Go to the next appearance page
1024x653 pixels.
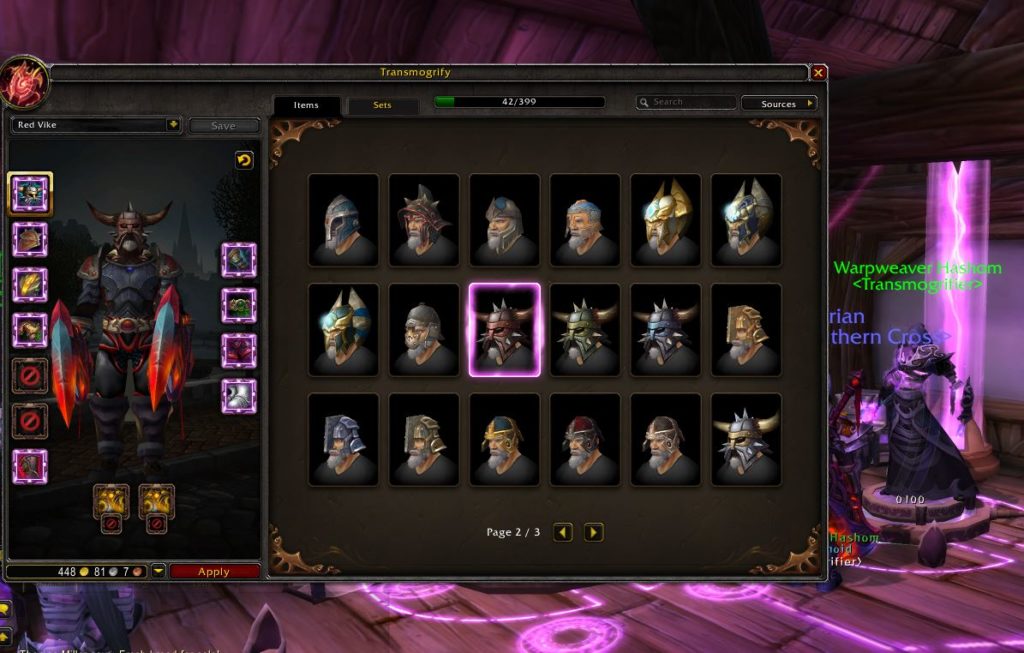[594, 532]
